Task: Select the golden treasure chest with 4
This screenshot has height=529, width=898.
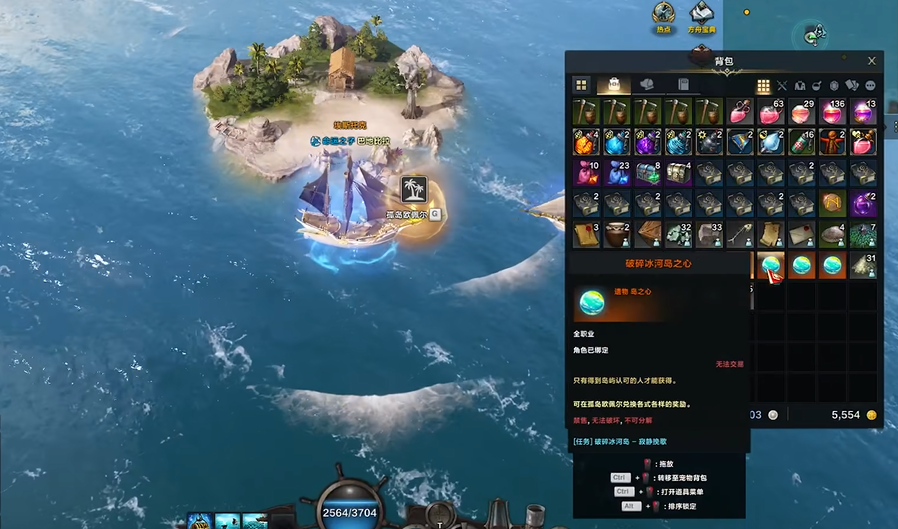Action: pos(679,173)
